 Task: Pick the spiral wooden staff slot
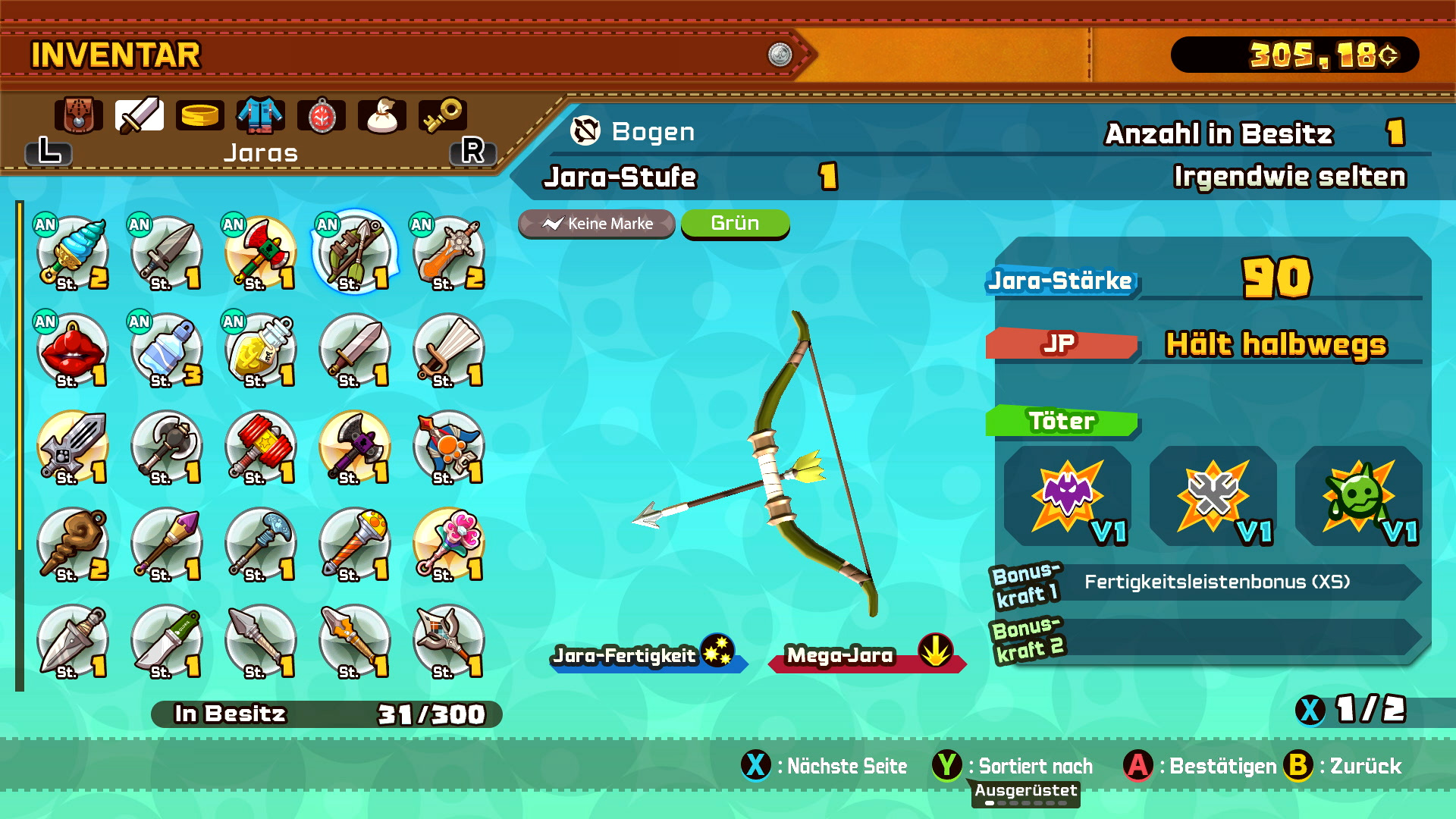(x=72, y=544)
